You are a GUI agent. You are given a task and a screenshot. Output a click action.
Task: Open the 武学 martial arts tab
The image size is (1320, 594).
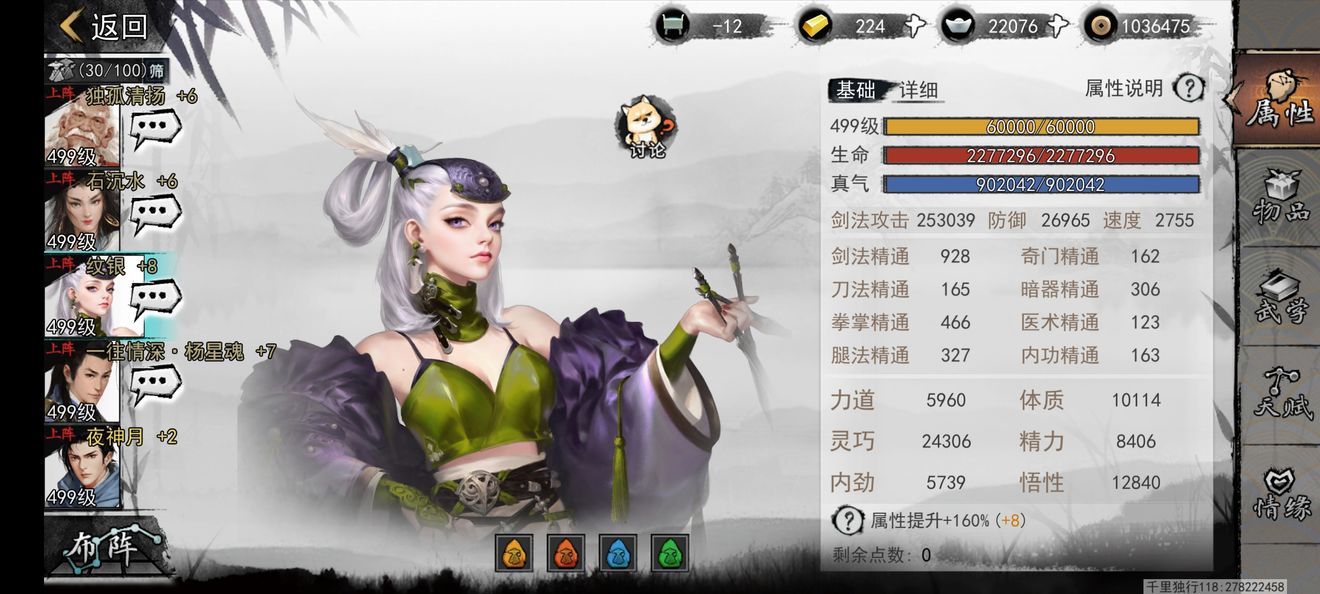(1281, 298)
